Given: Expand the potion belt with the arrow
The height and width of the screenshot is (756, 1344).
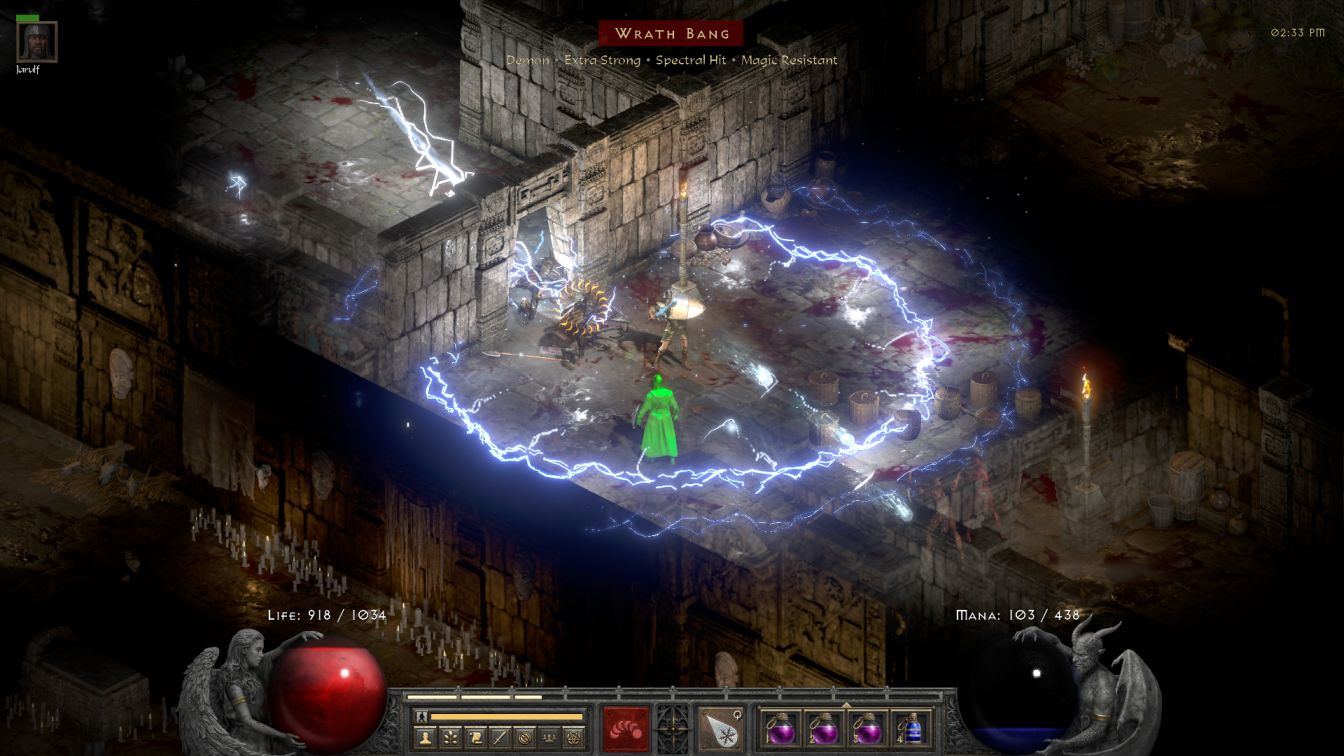Looking at the screenshot, I should (847, 705).
